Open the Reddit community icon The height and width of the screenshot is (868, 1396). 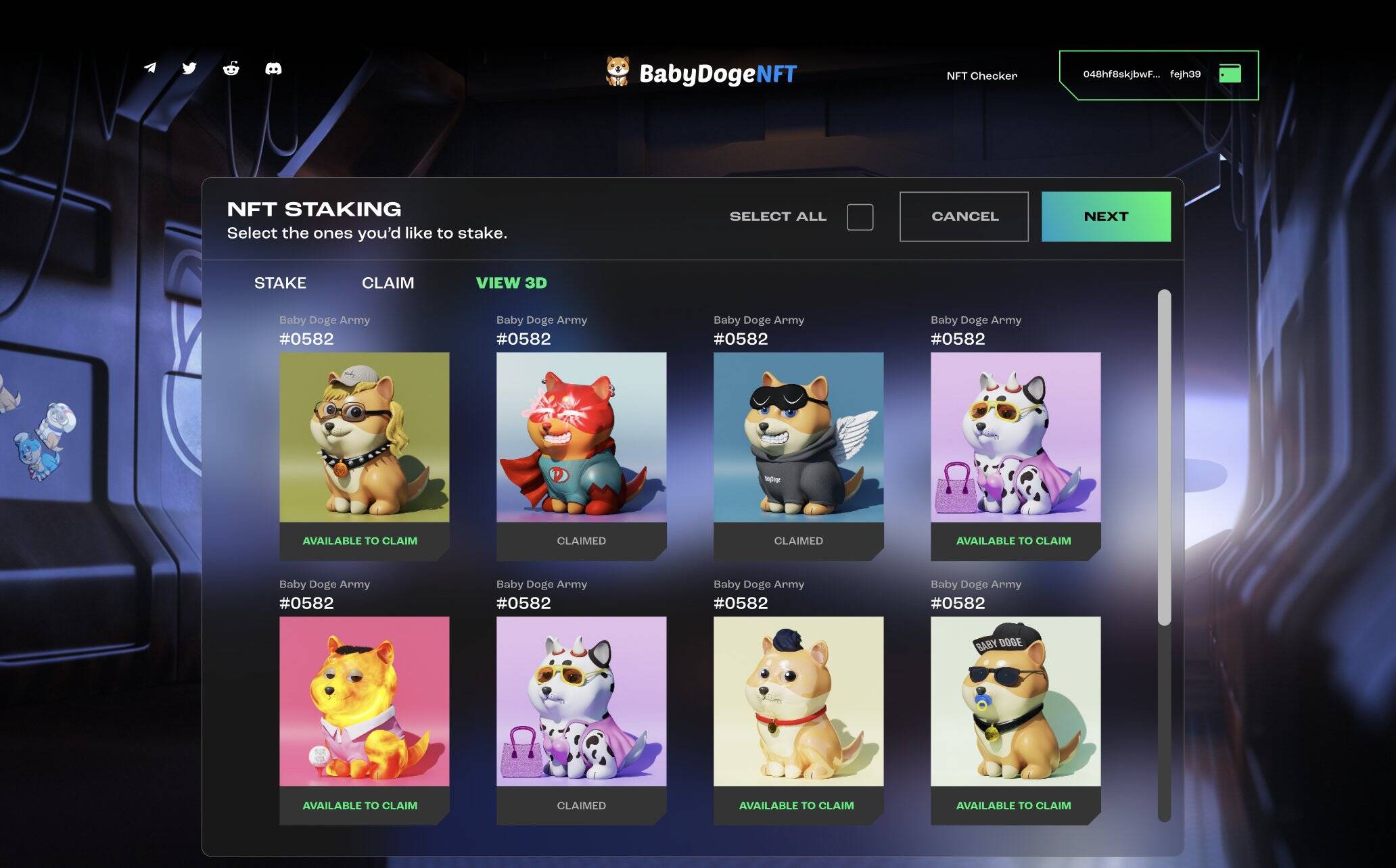pyautogui.click(x=232, y=68)
